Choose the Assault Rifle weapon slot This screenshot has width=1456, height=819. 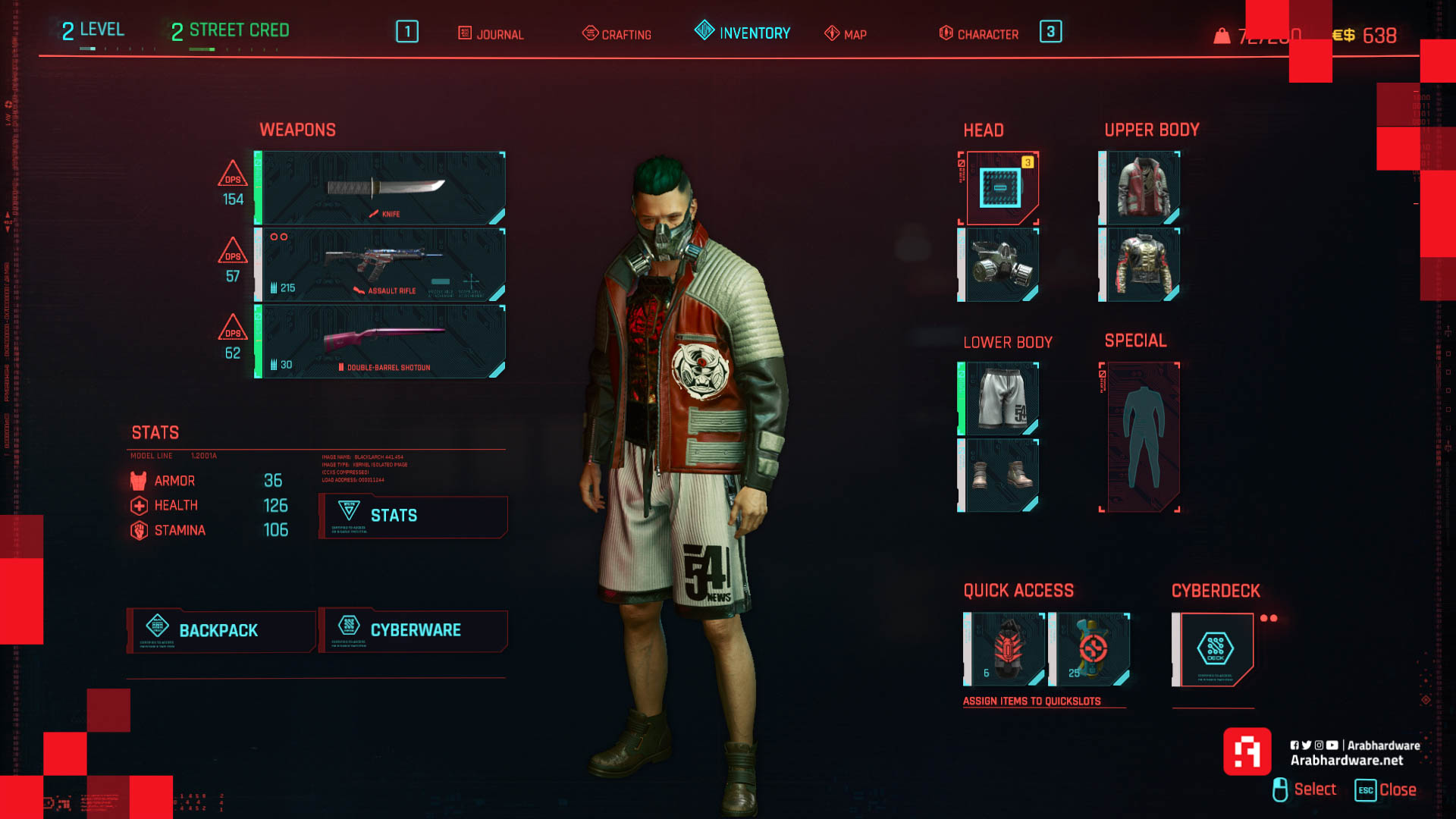coord(381,265)
